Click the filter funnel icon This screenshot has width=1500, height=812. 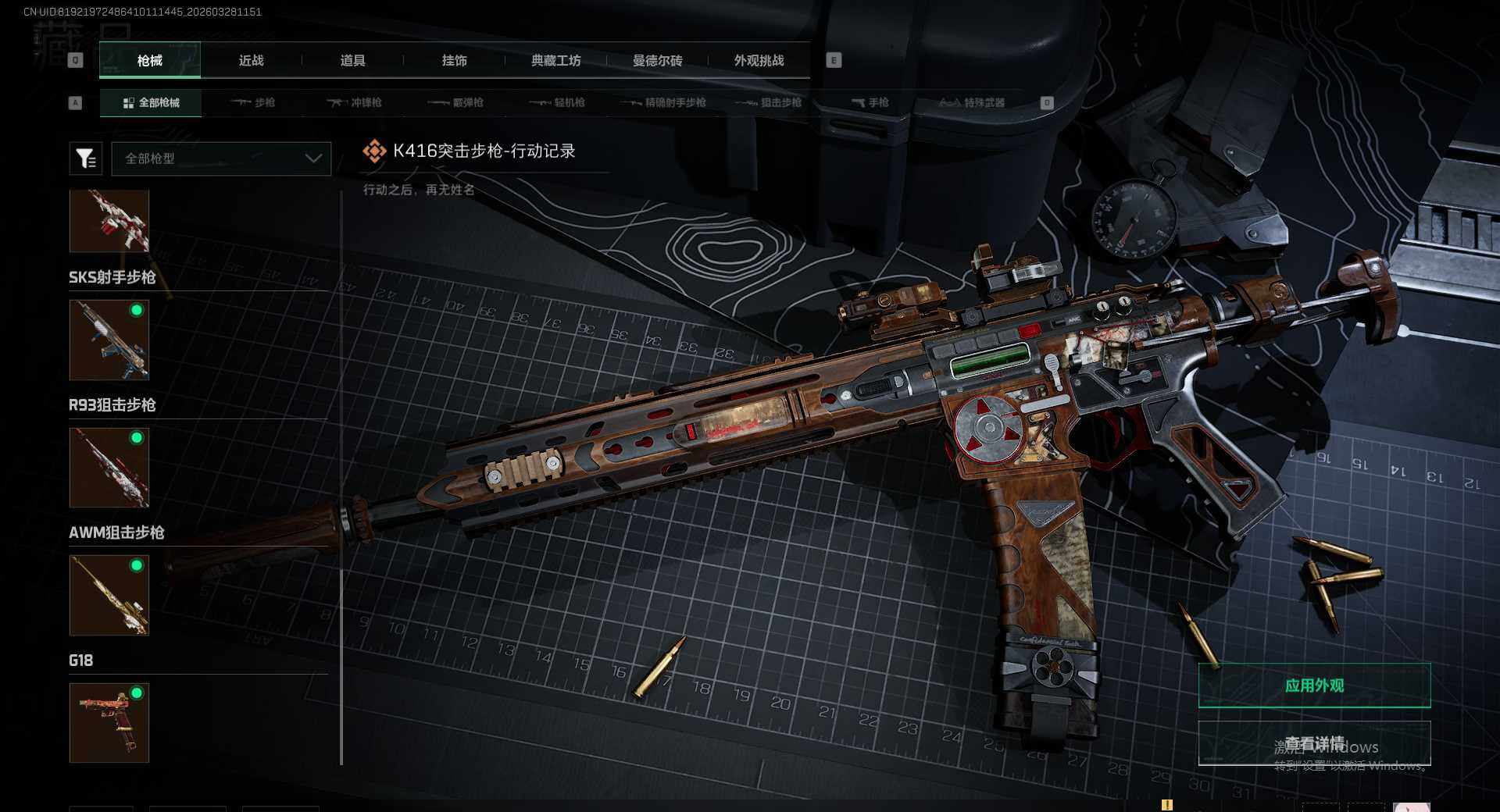click(86, 158)
